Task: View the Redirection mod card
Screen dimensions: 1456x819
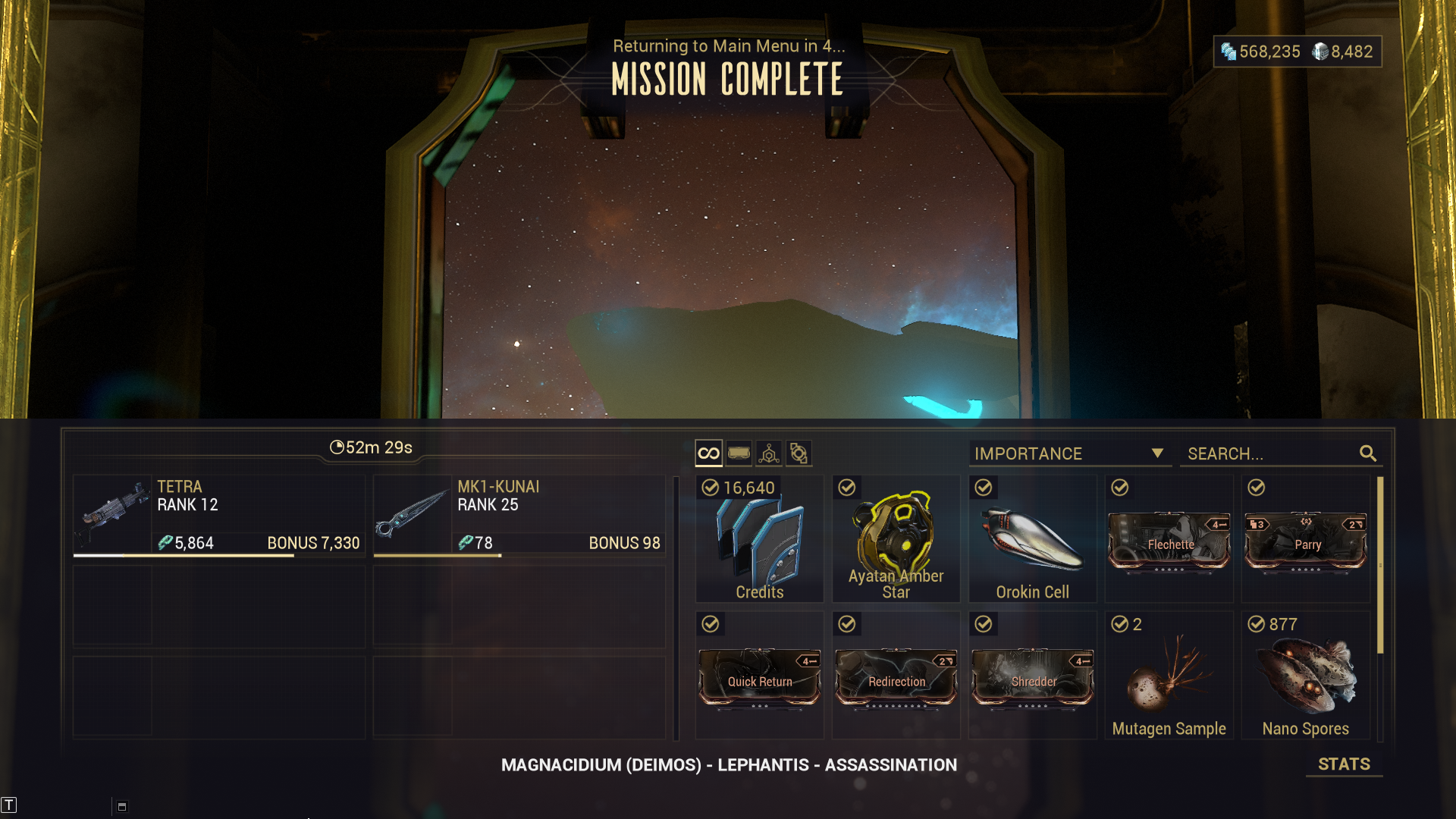Action: (896, 677)
